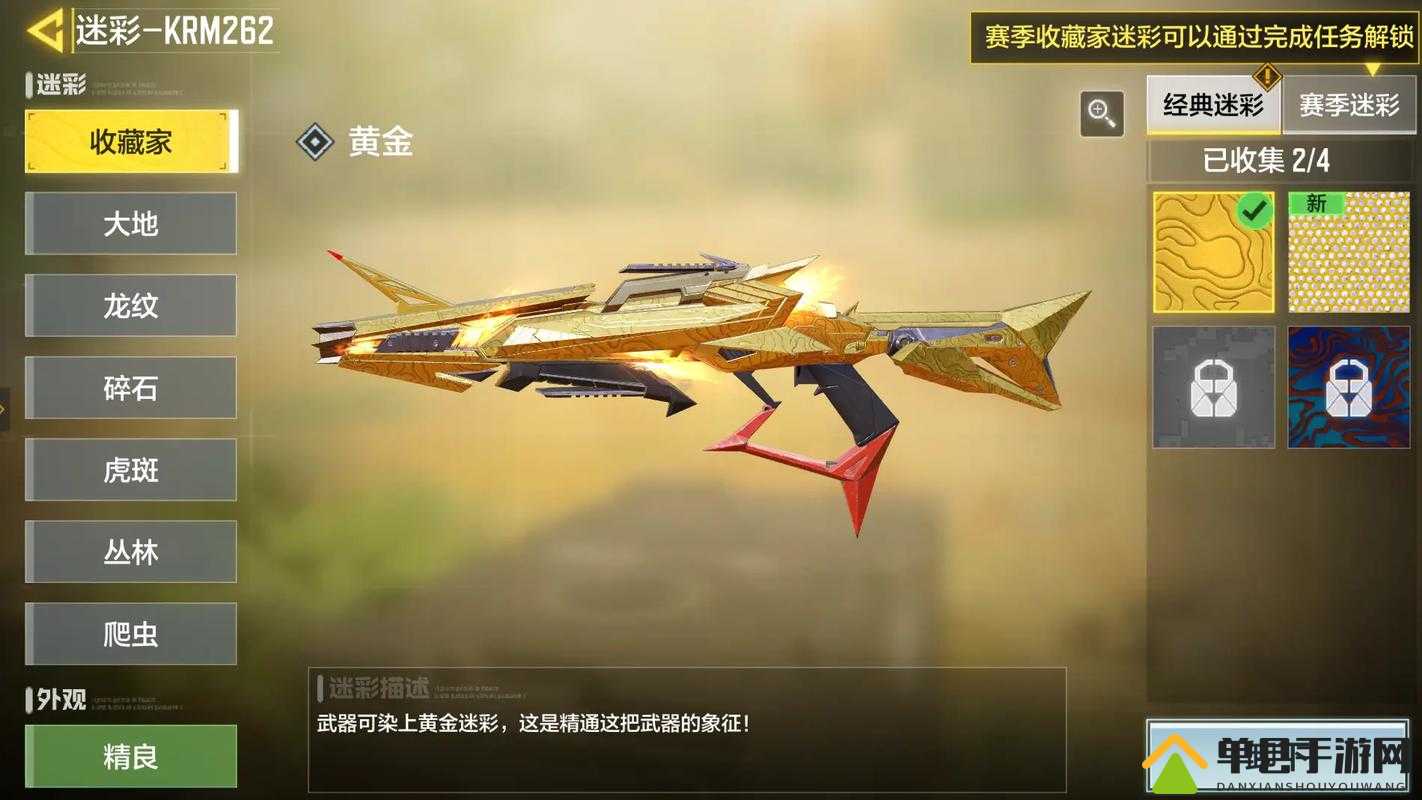This screenshot has height=800, width=1422.
Task: Select the 爬虫 camo category
Action: coord(131,634)
